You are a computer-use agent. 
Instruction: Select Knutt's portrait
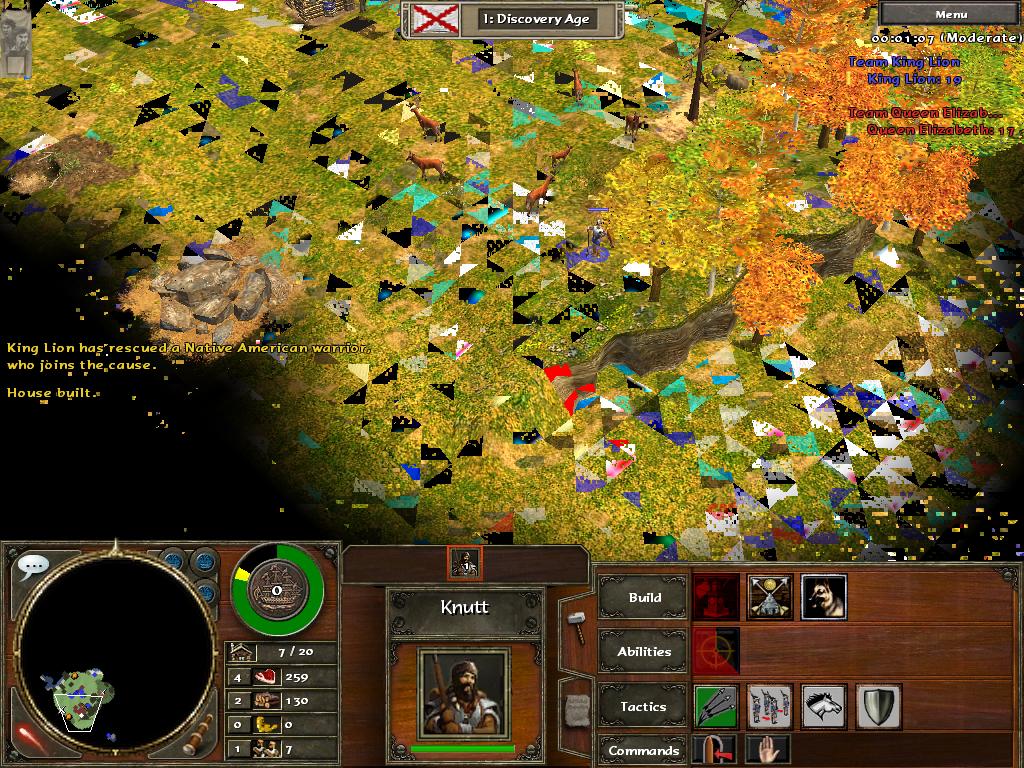[x=463, y=690]
